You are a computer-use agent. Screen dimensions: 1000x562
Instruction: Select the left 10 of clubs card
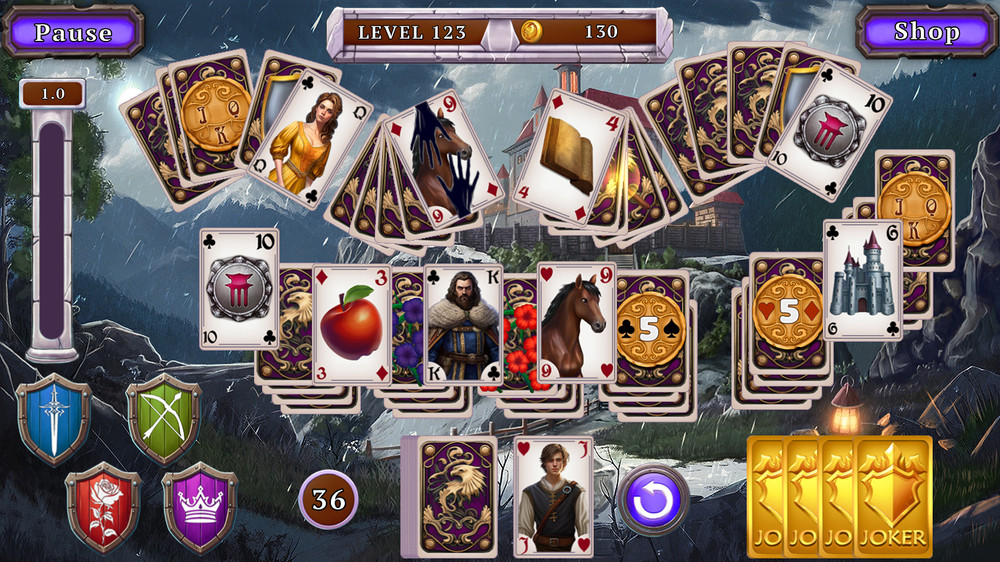click(x=239, y=288)
